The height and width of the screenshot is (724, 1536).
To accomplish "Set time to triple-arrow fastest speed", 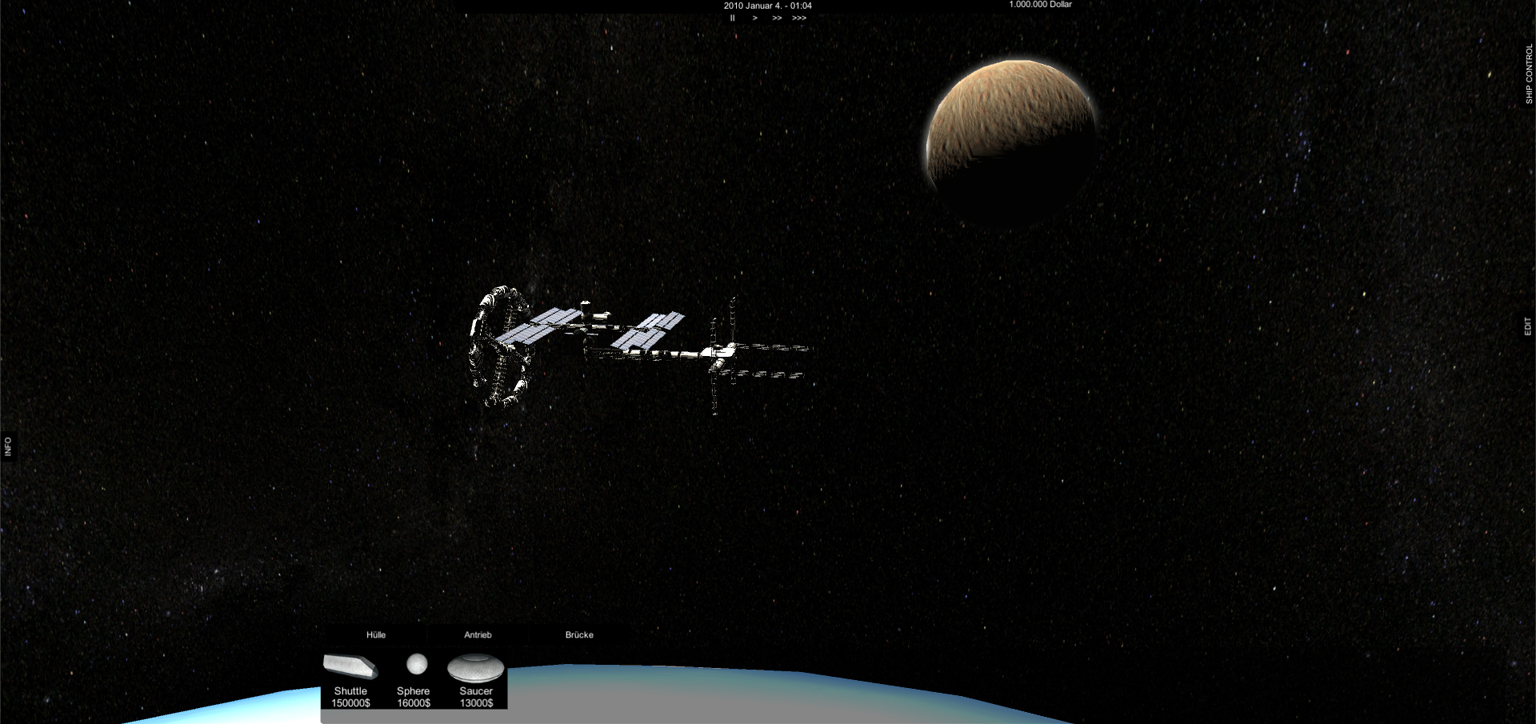I will [x=799, y=18].
